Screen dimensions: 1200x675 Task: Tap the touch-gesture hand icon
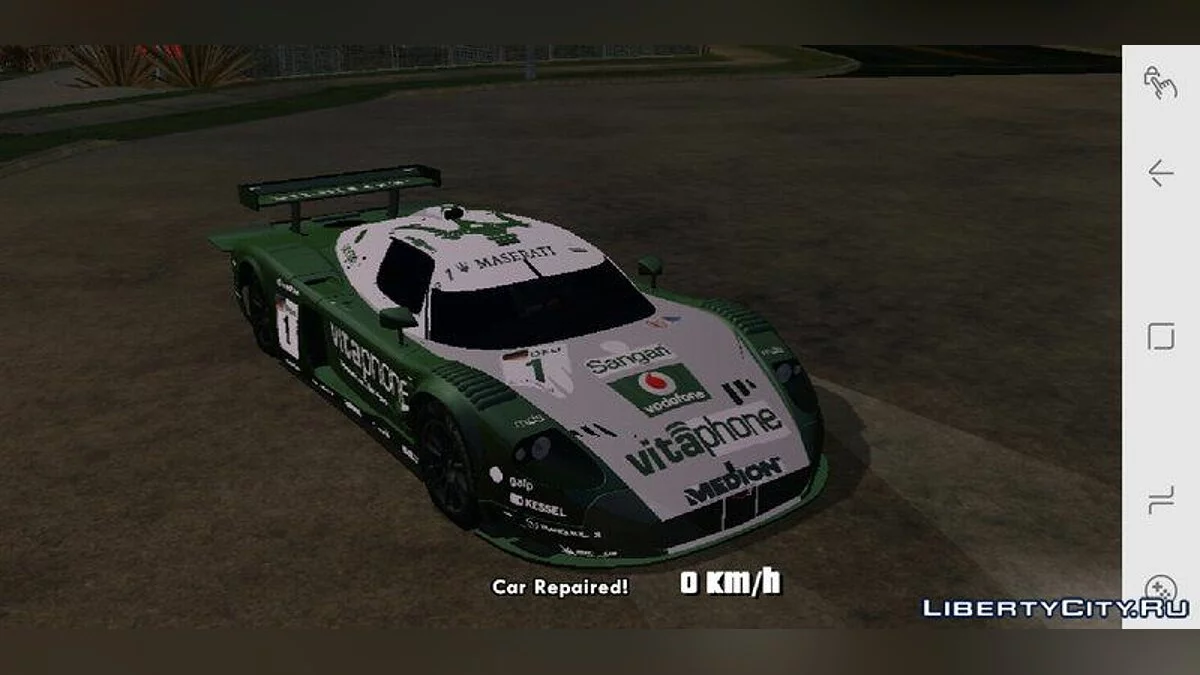(1160, 82)
